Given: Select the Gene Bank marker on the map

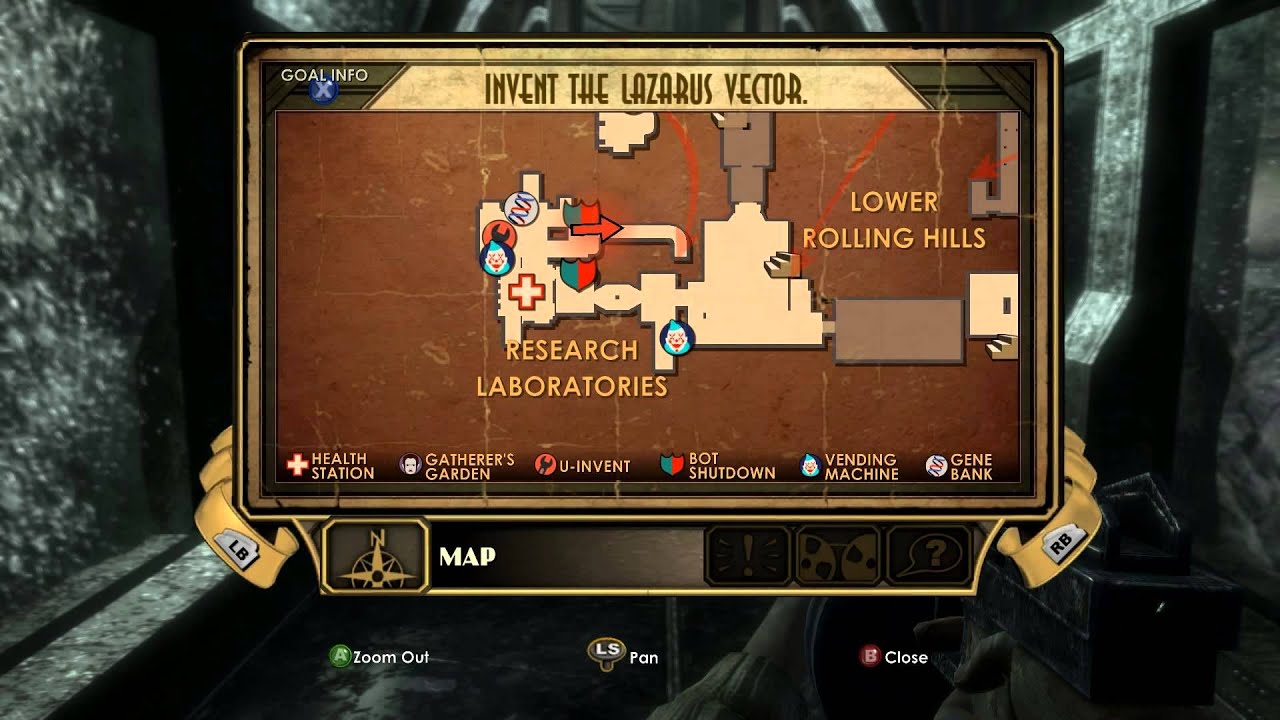Looking at the screenshot, I should 521,208.
